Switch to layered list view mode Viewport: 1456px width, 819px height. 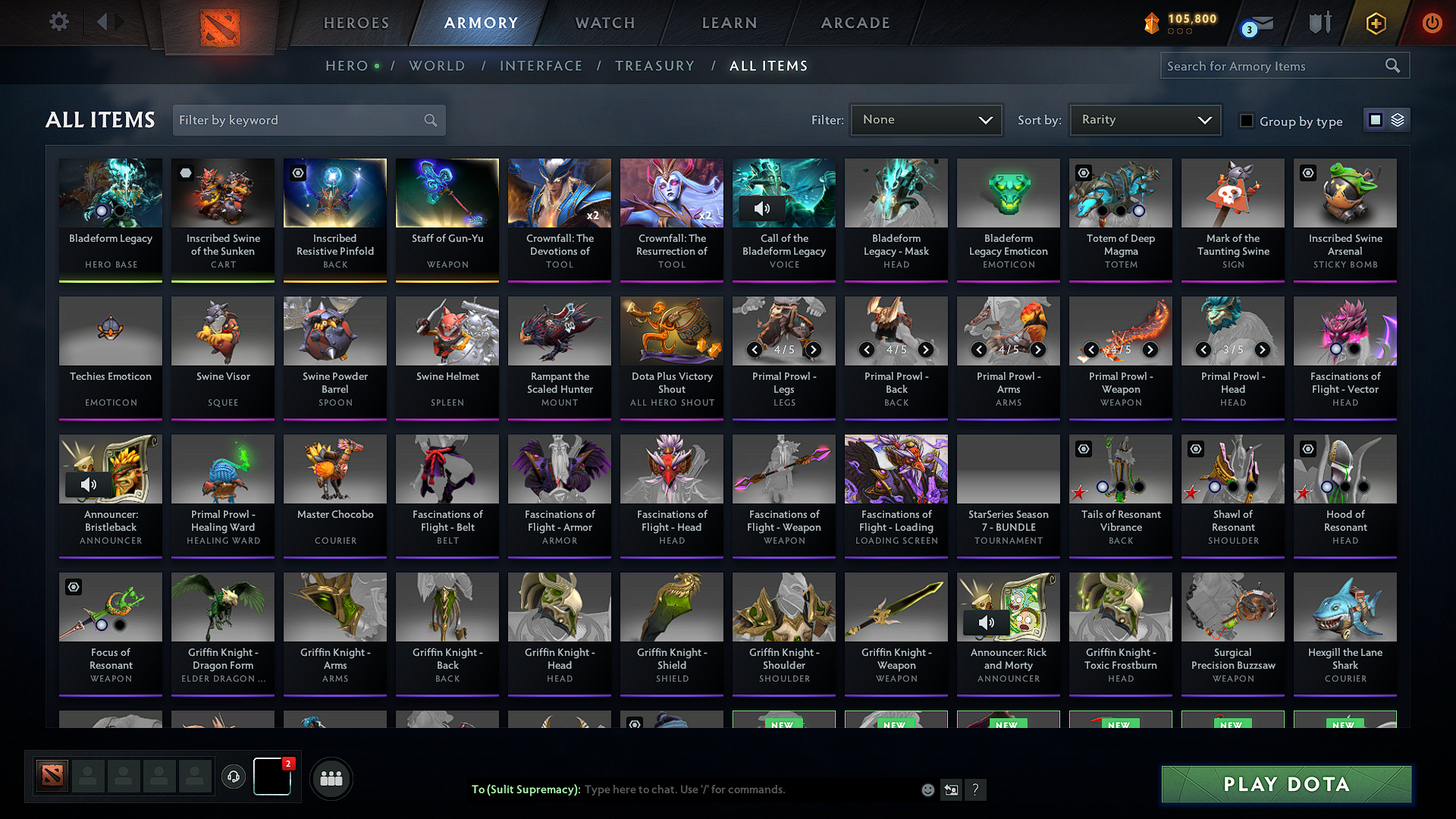click(1398, 120)
